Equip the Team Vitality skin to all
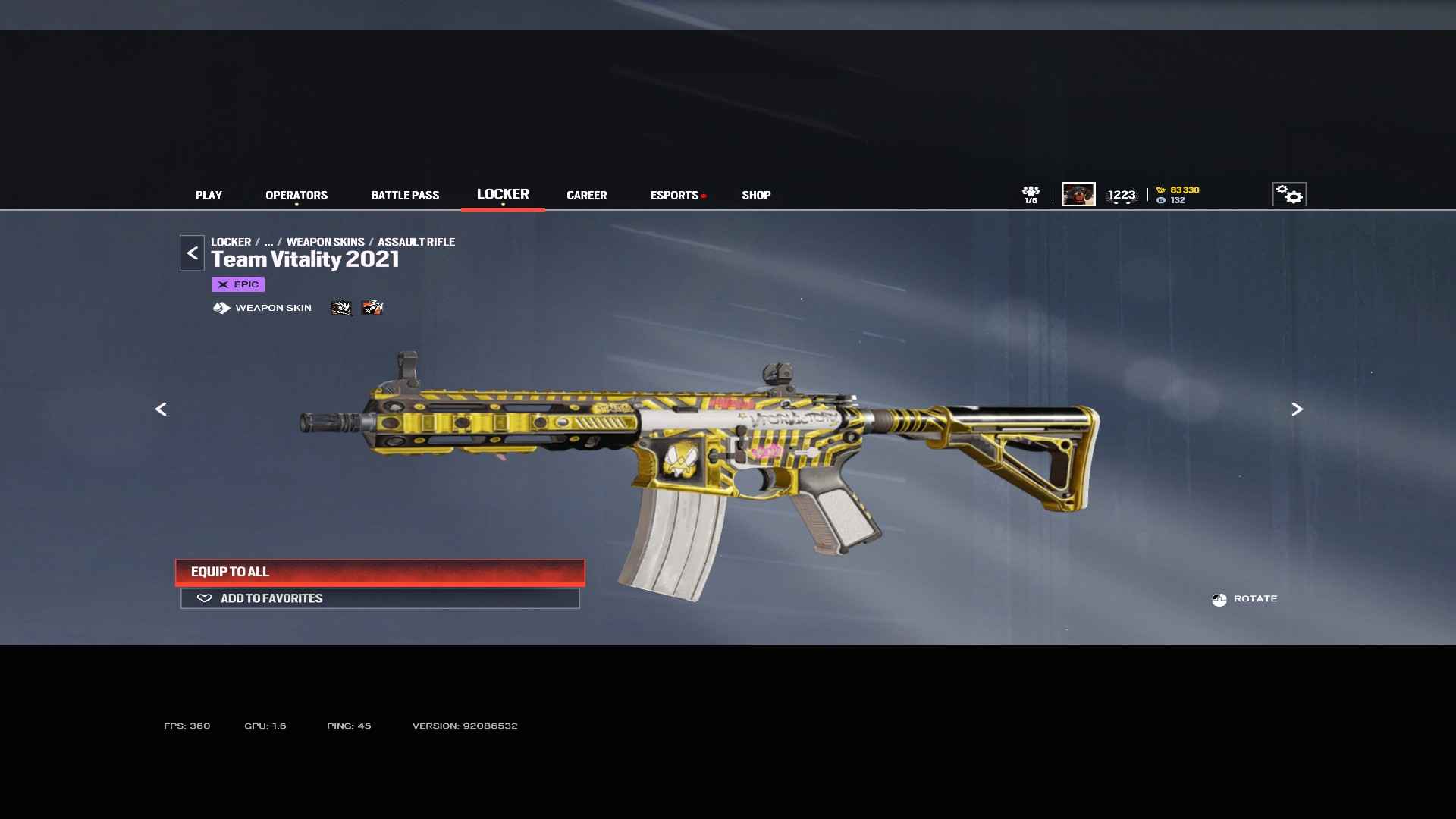Viewport: 1456px width, 819px height. pyautogui.click(x=380, y=572)
